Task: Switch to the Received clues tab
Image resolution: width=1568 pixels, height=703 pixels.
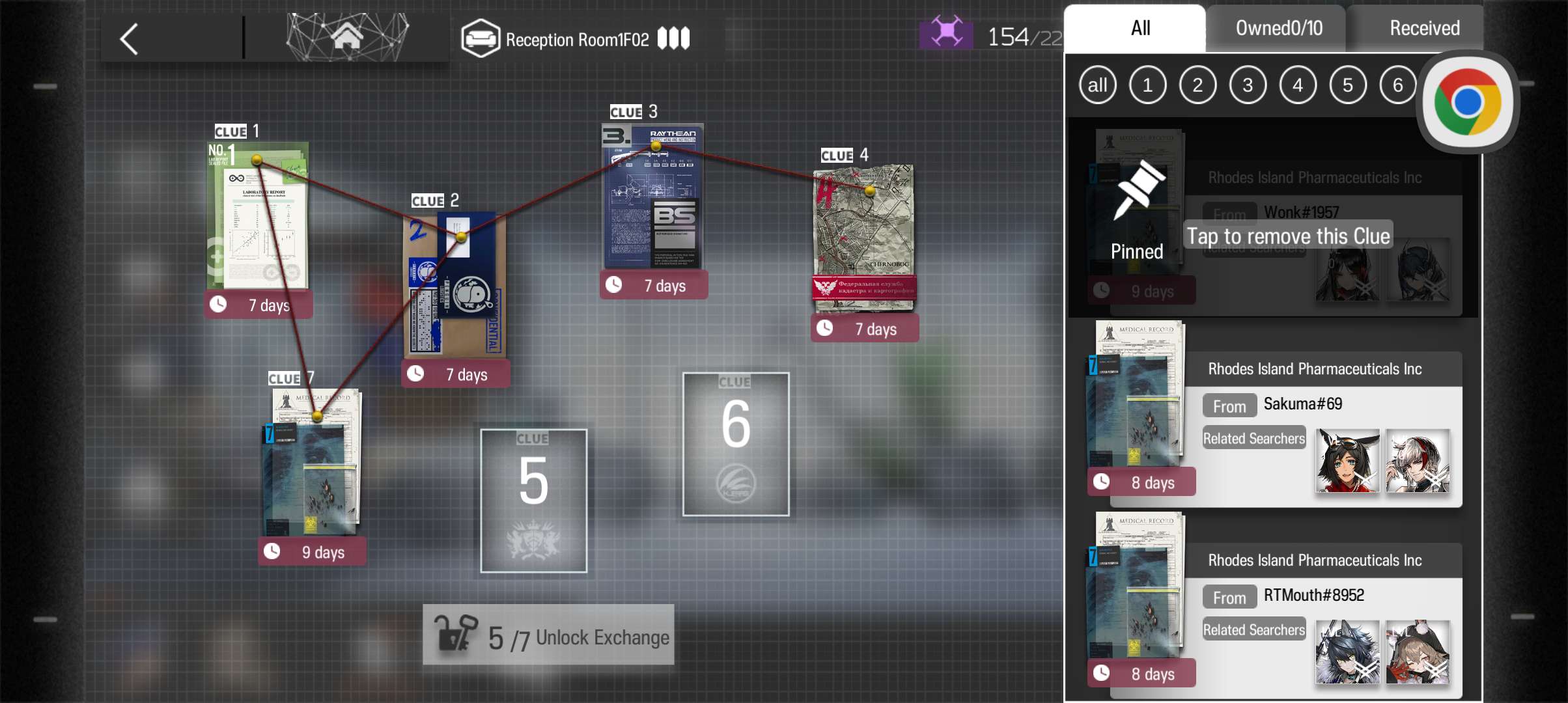Action: point(1423,29)
